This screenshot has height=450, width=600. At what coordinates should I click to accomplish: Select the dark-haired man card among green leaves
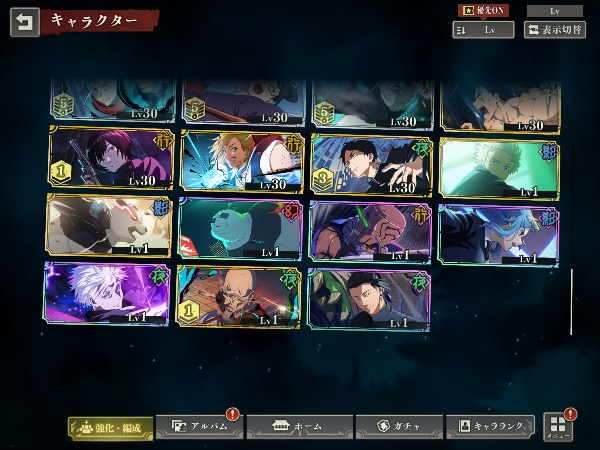(368, 297)
